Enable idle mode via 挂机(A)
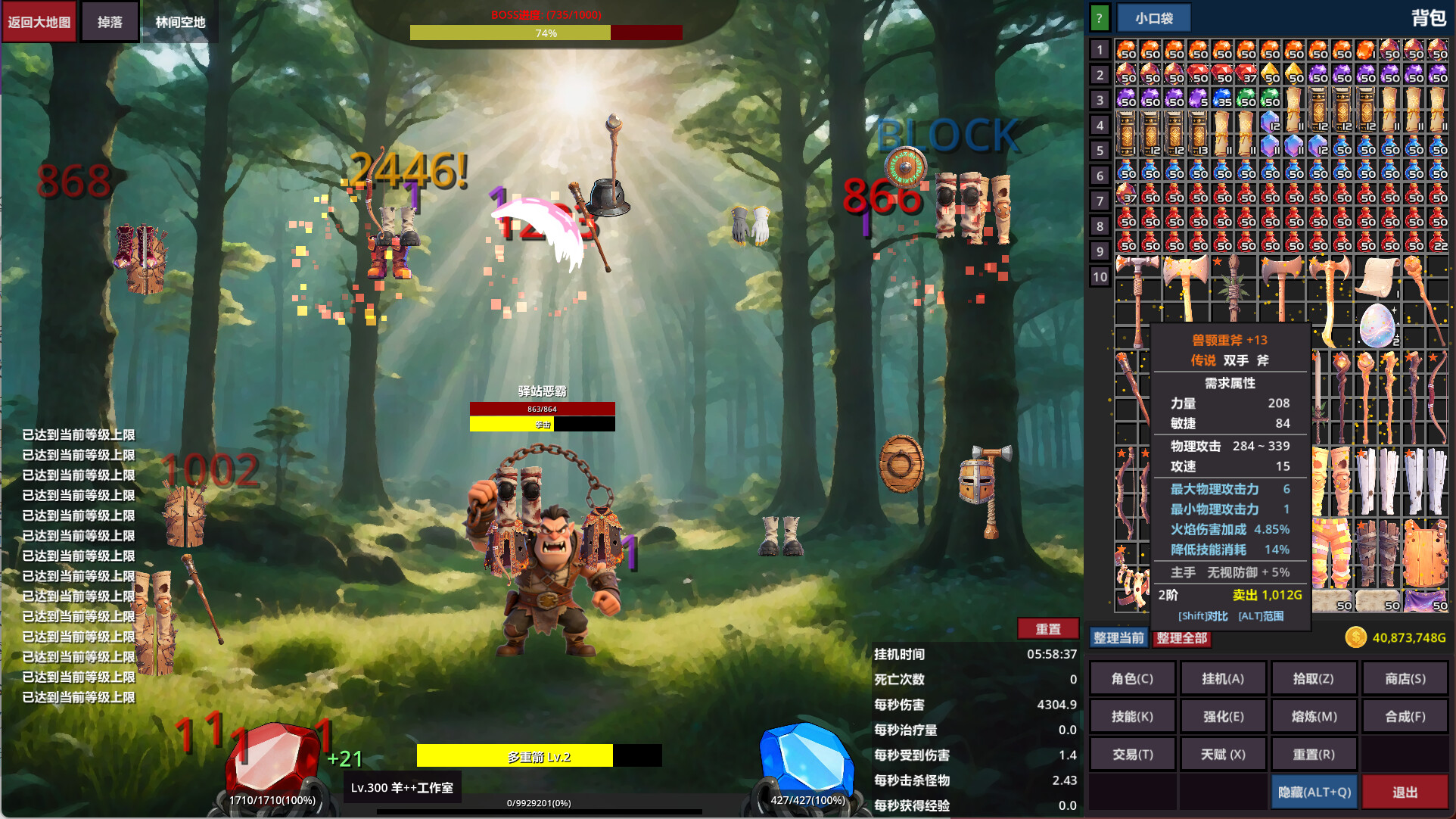Viewport: 1456px width, 819px height. click(1223, 677)
